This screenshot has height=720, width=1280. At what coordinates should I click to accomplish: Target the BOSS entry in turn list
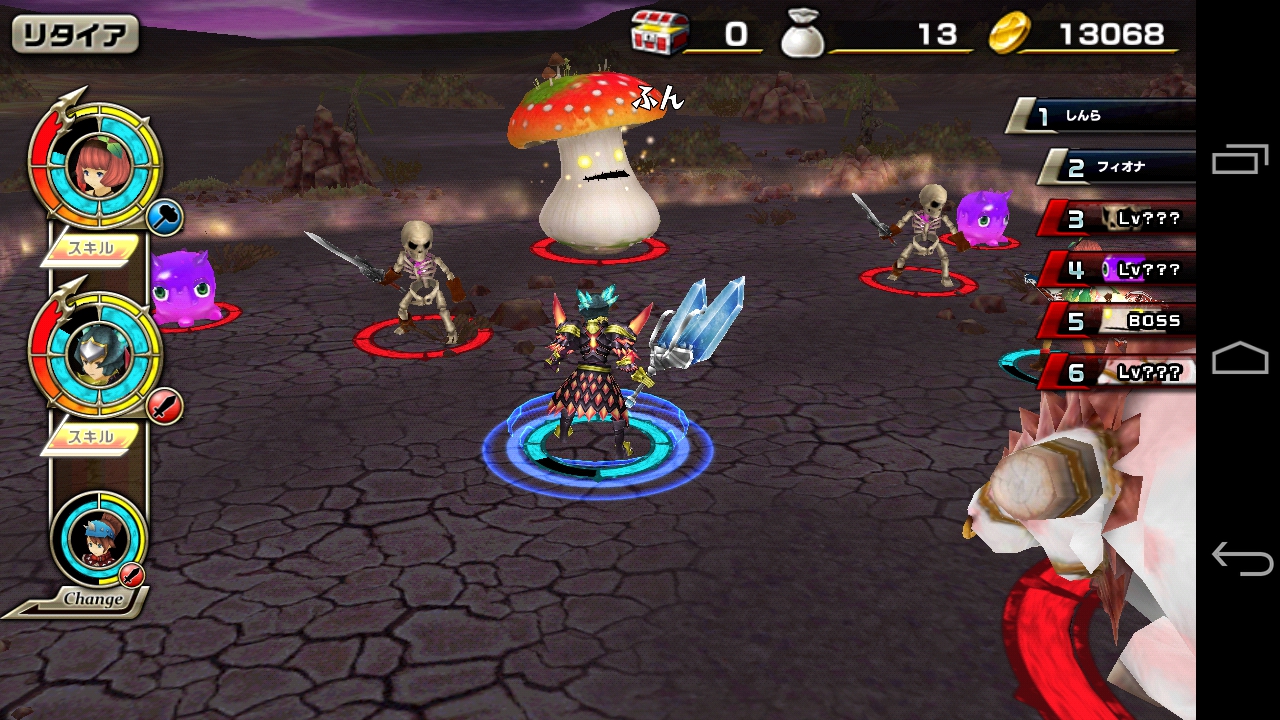1122,321
